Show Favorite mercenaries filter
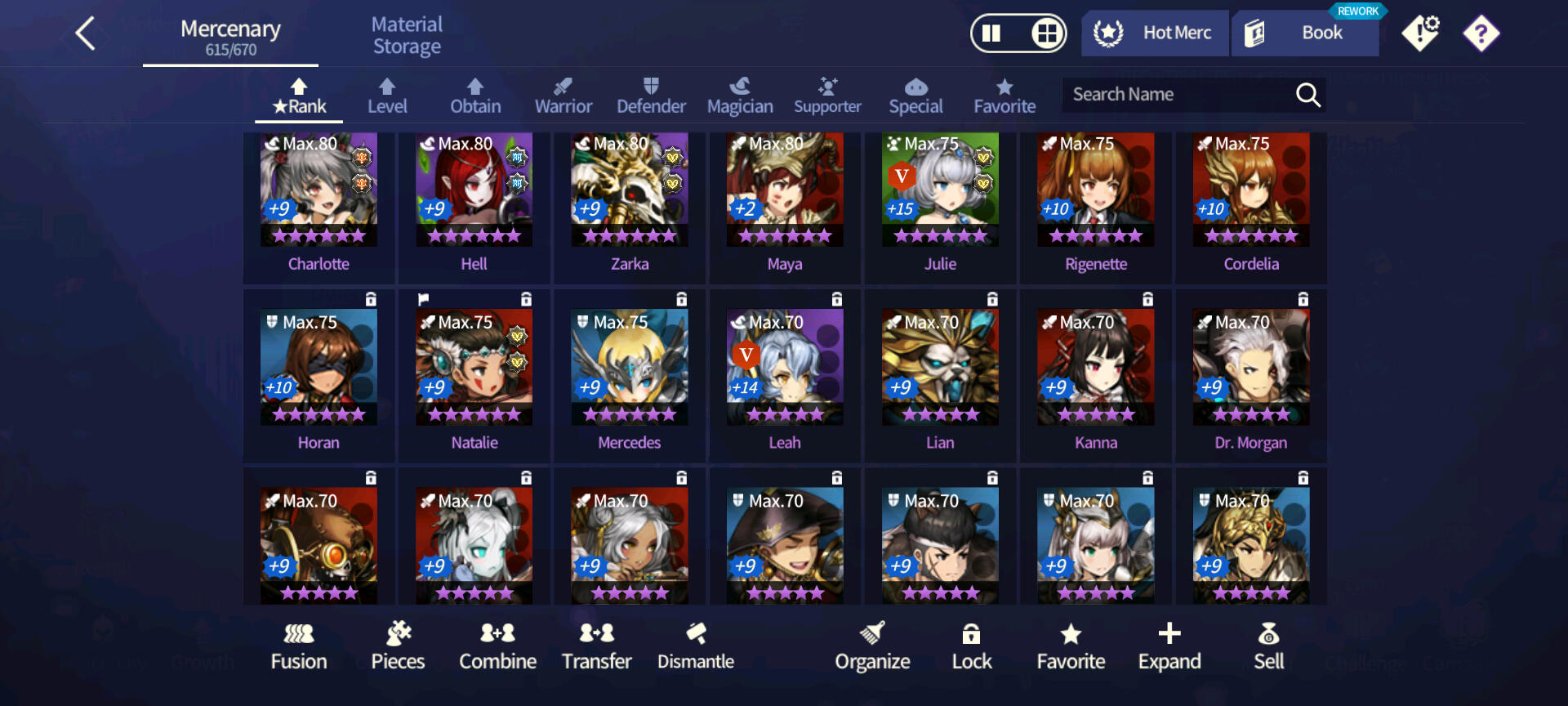The height and width of the screenshot is (706, 1568). pos(1004,96)
